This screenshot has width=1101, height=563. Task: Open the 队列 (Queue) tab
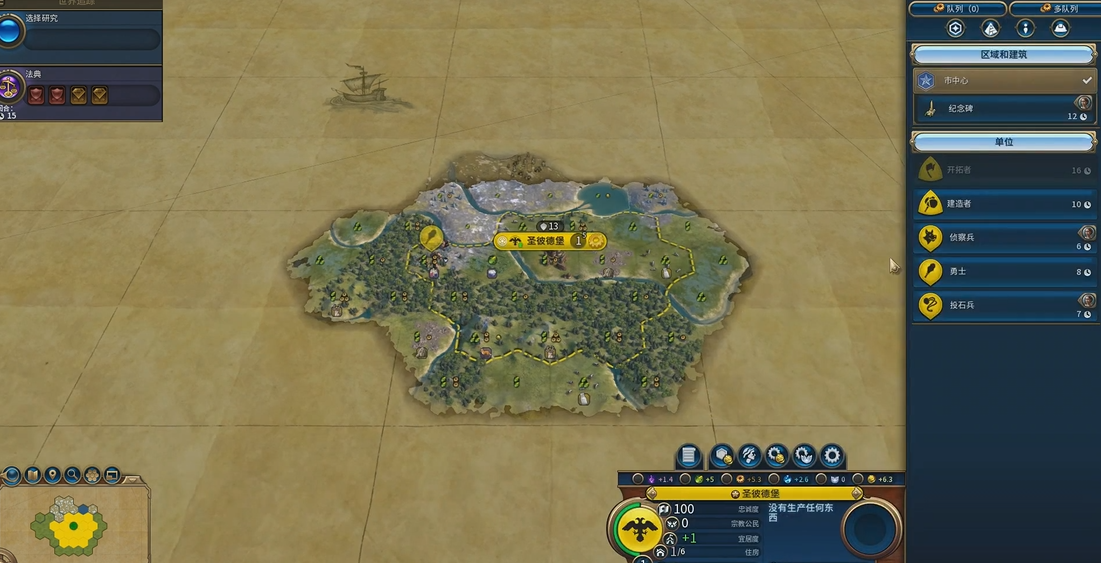[x=955, y=9]
